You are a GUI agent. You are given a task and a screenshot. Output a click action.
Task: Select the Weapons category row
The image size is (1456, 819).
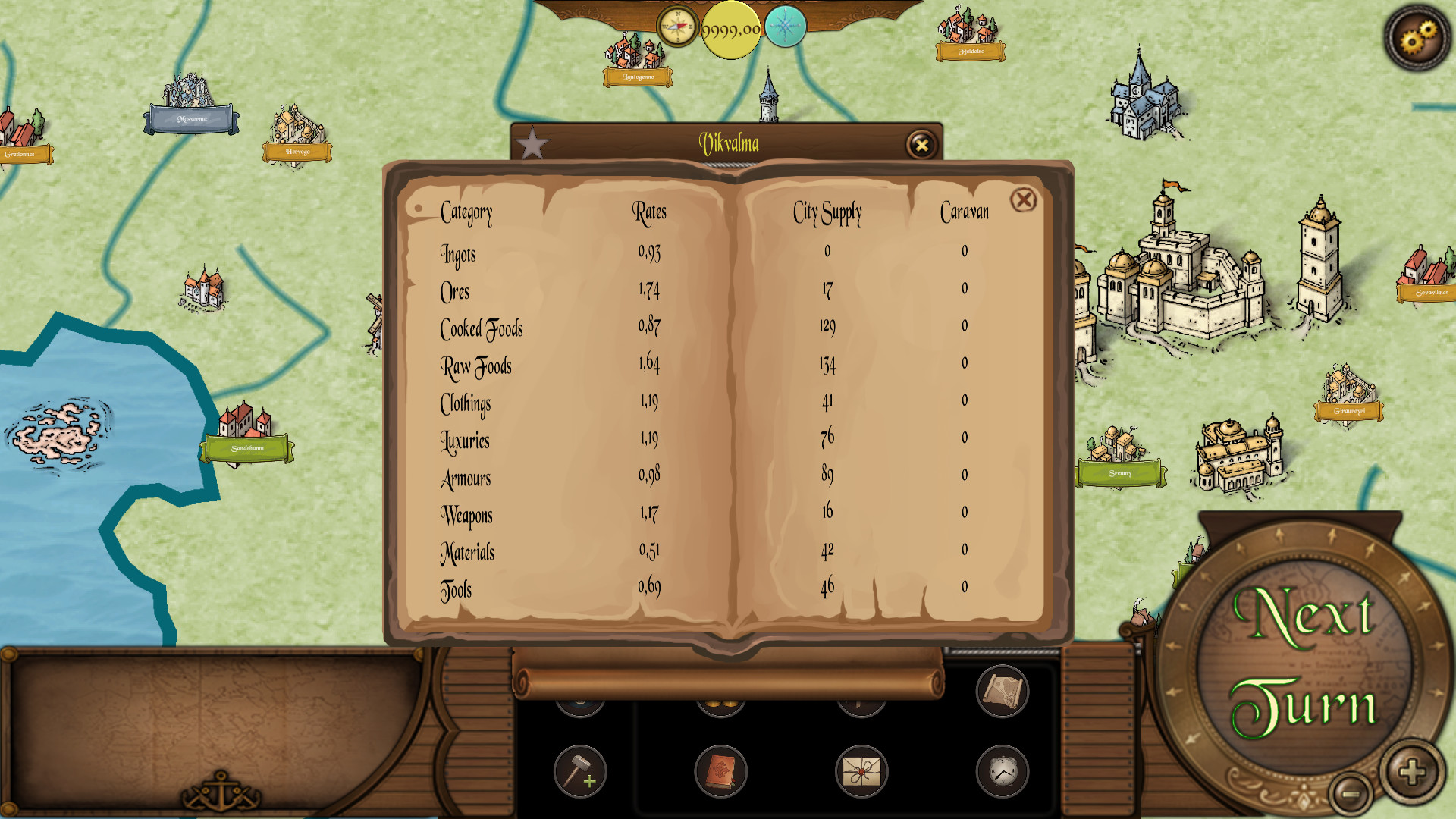(466, 516)
